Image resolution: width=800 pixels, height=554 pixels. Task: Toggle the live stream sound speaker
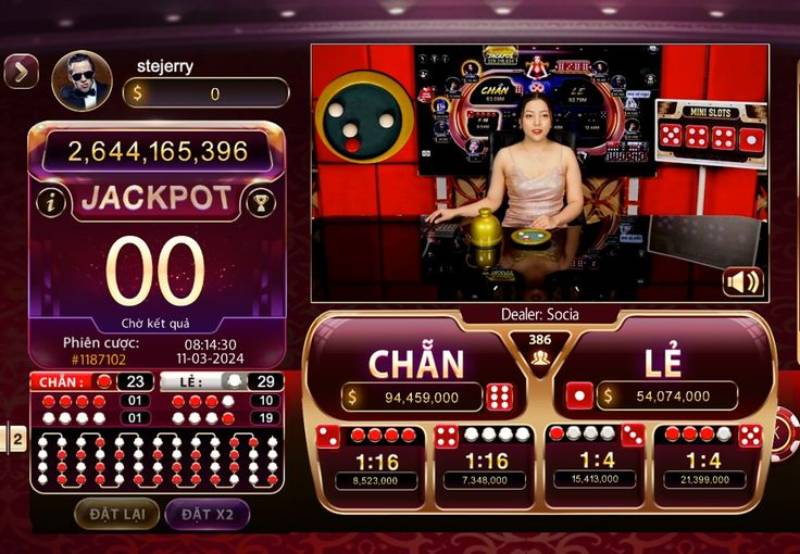pos(743,282)
